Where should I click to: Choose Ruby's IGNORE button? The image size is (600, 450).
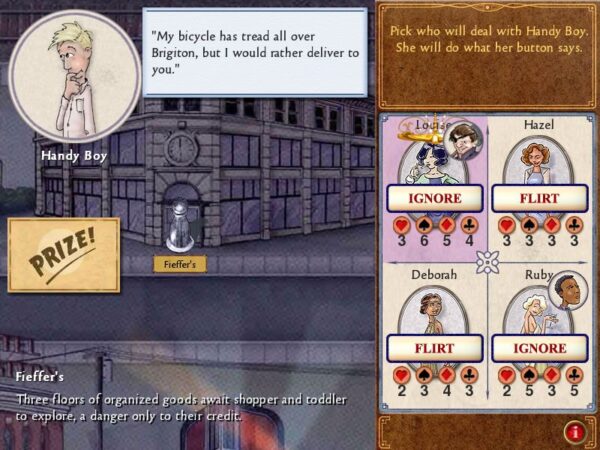point(539,348)
